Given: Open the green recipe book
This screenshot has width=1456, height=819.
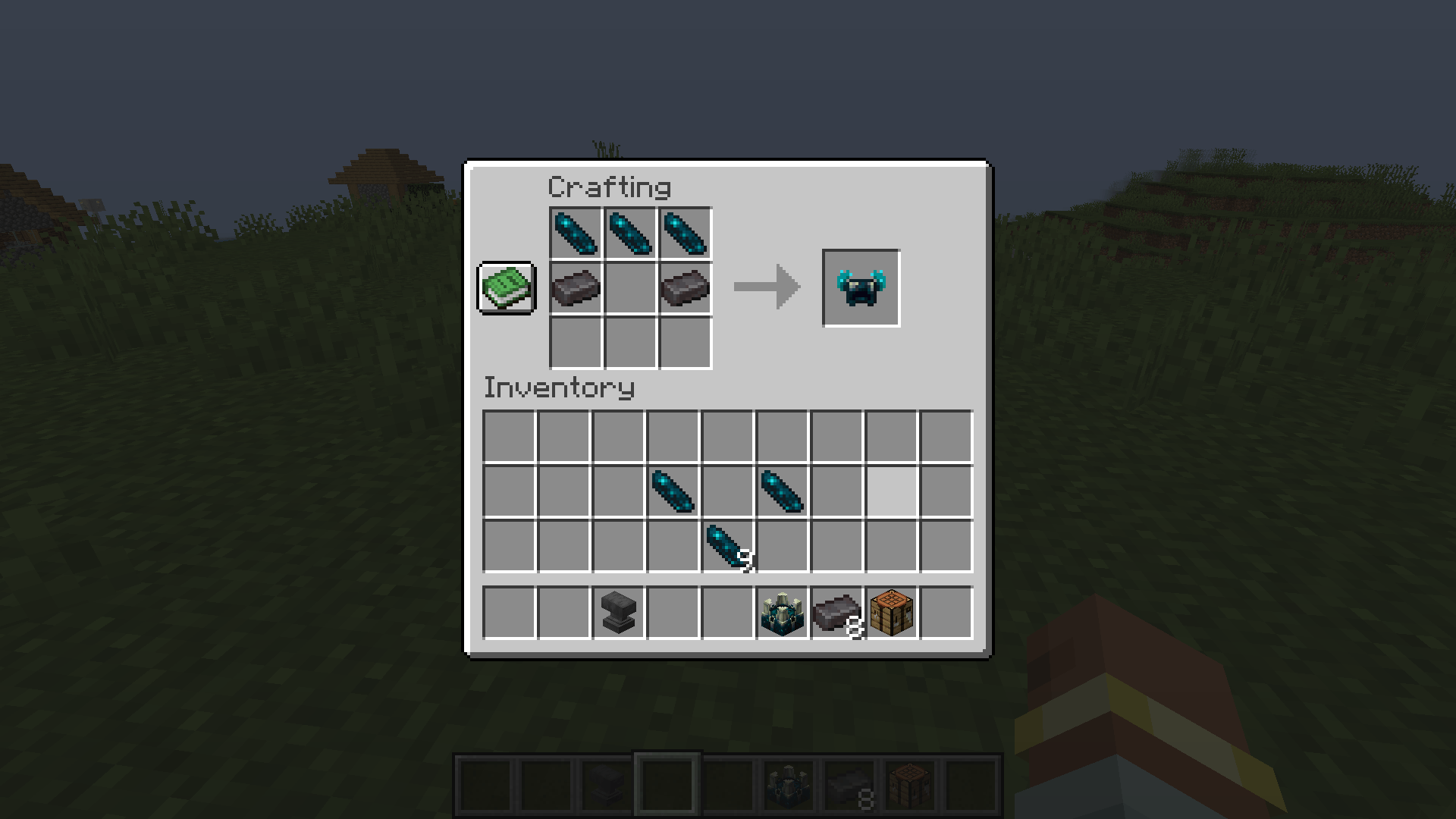Looking at the screenshot, I should point(506,289).
